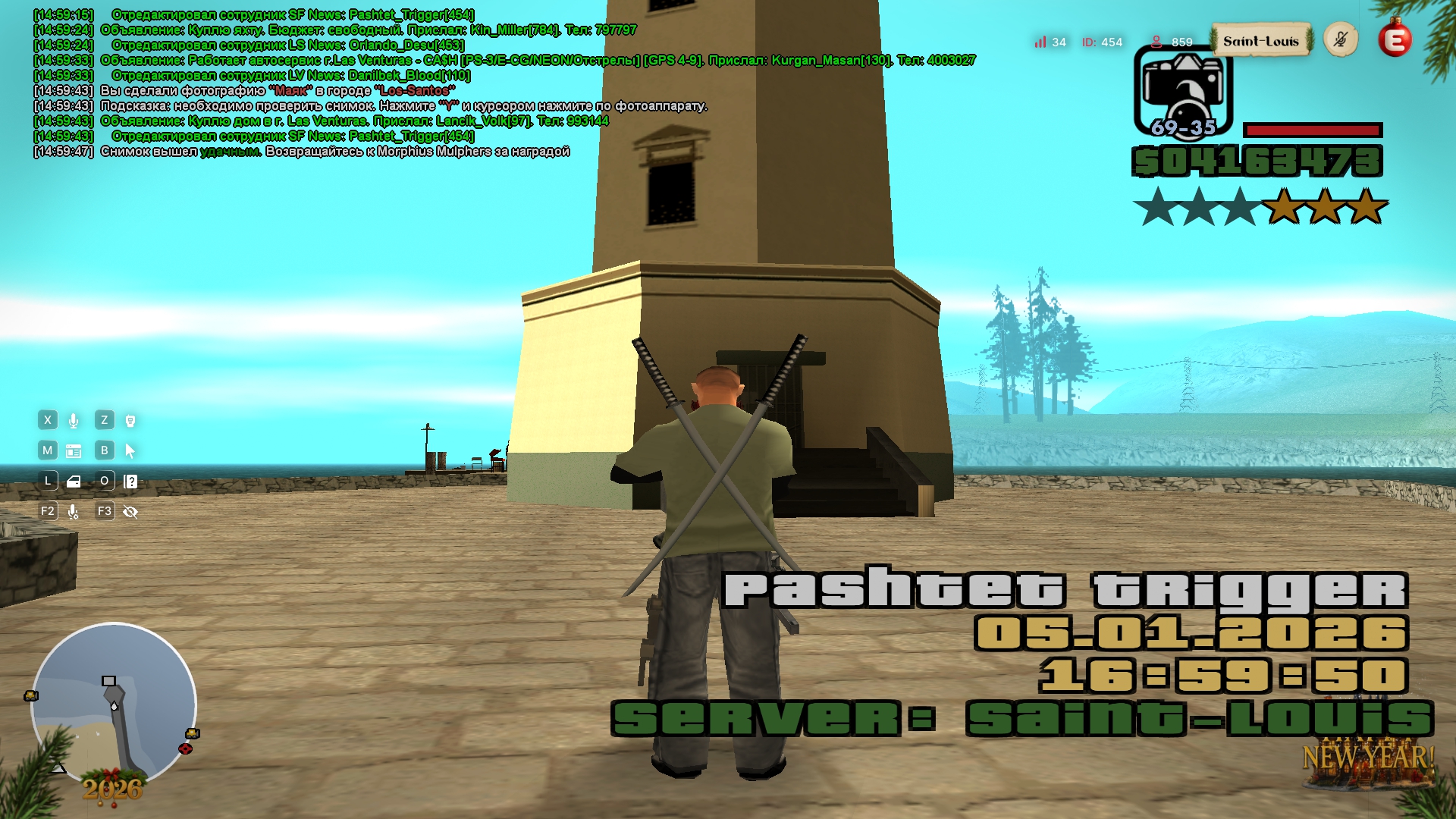Toggle the muted microphone button on parchment
1456x819 pixels.
(1341, 39)
